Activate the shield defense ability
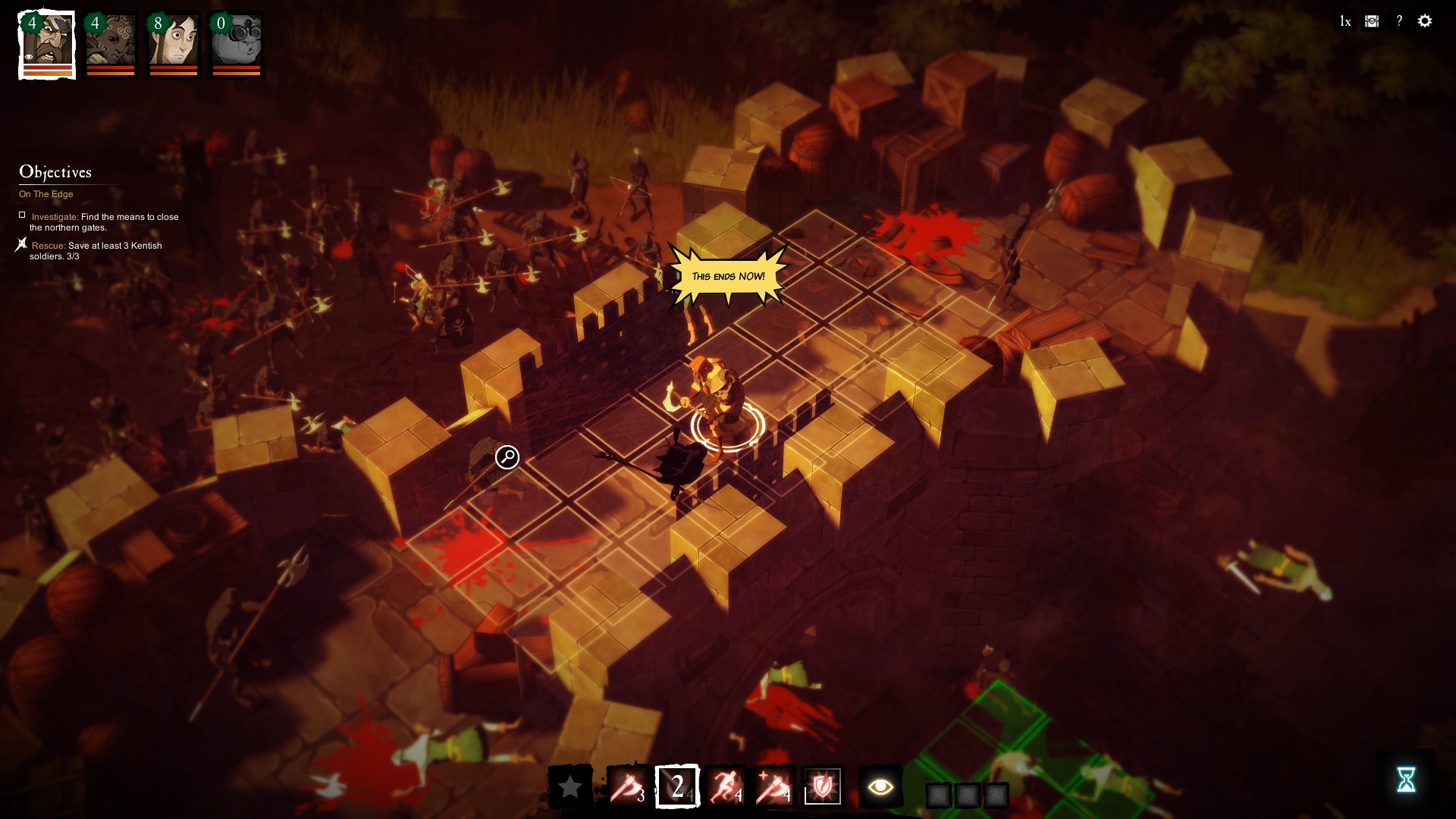The height and width of the screenshot is (819, 1456). pos(824,786)
